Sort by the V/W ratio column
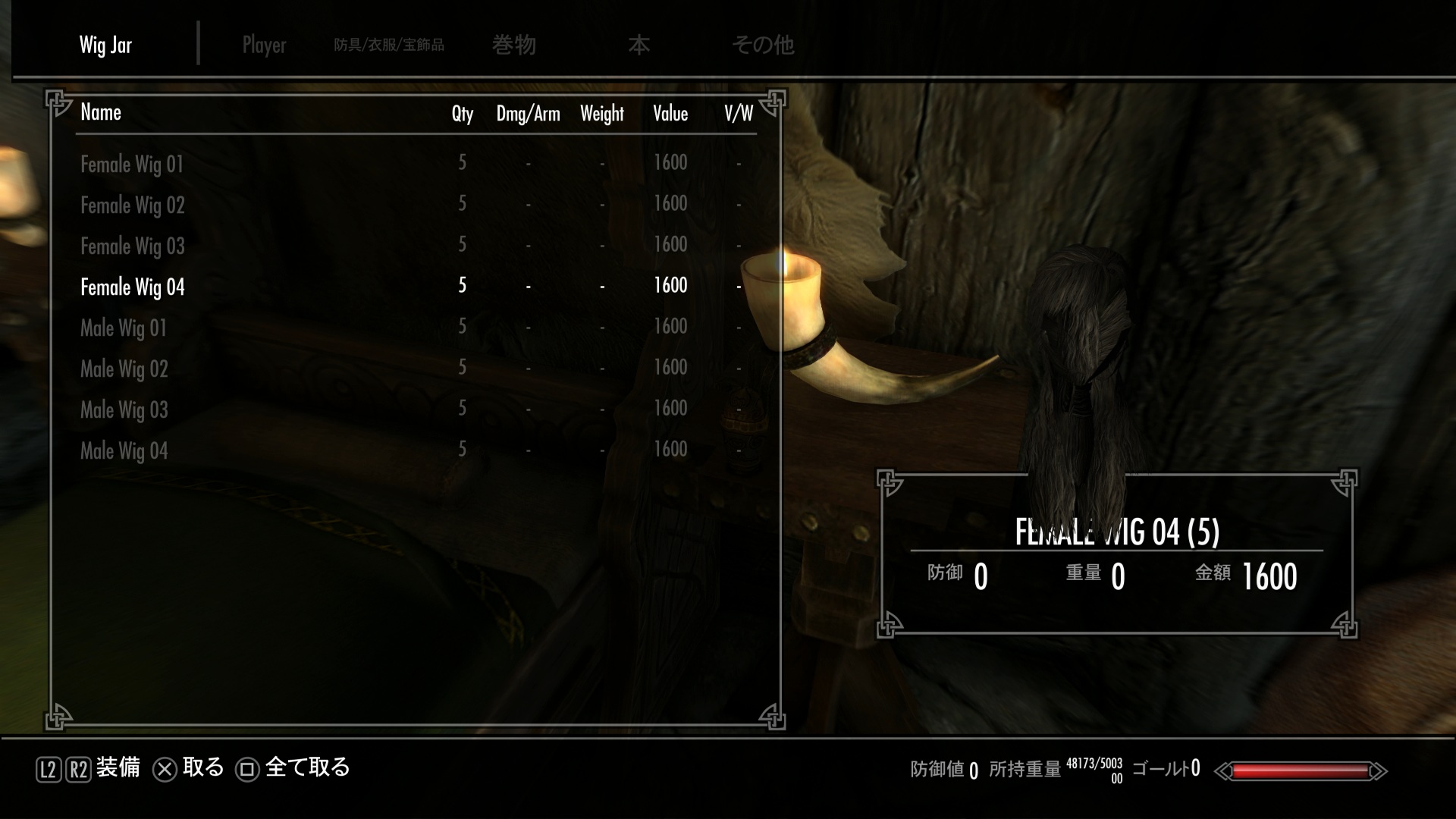 [x=738, y=114]
